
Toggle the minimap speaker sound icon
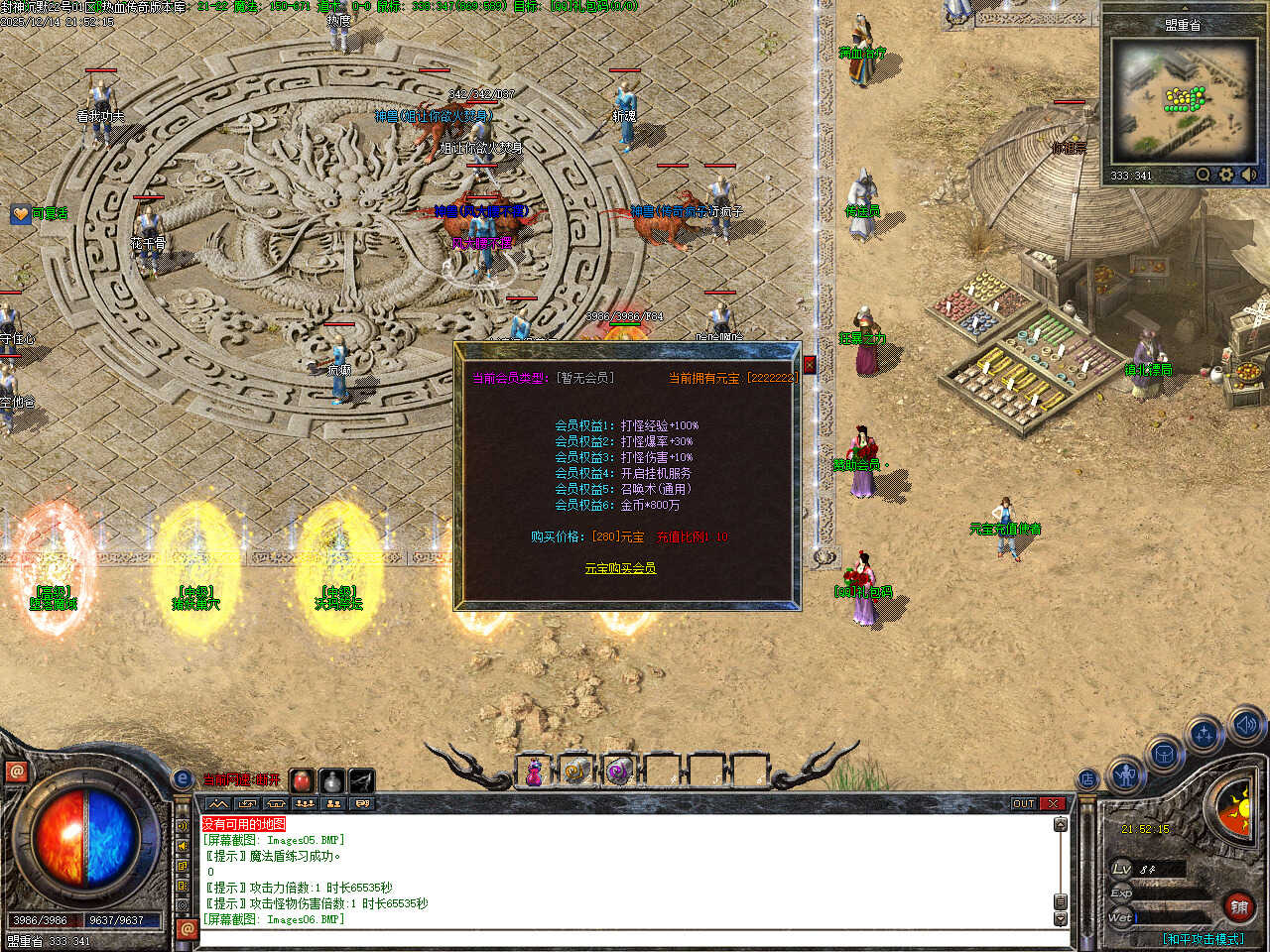pyautogui.click(x=1248, y=175)
